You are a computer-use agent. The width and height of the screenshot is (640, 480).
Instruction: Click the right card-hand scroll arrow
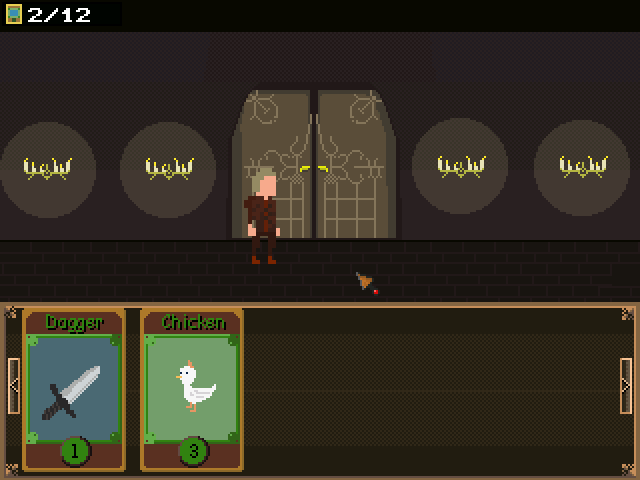point(626,385)
